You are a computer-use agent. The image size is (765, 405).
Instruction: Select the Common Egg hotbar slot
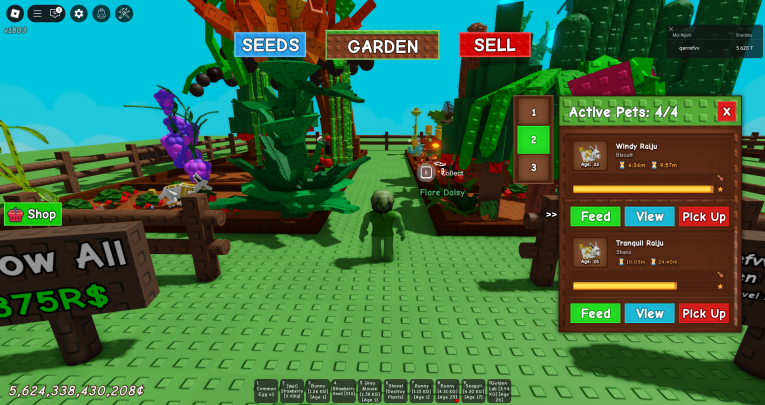(267, 390)
